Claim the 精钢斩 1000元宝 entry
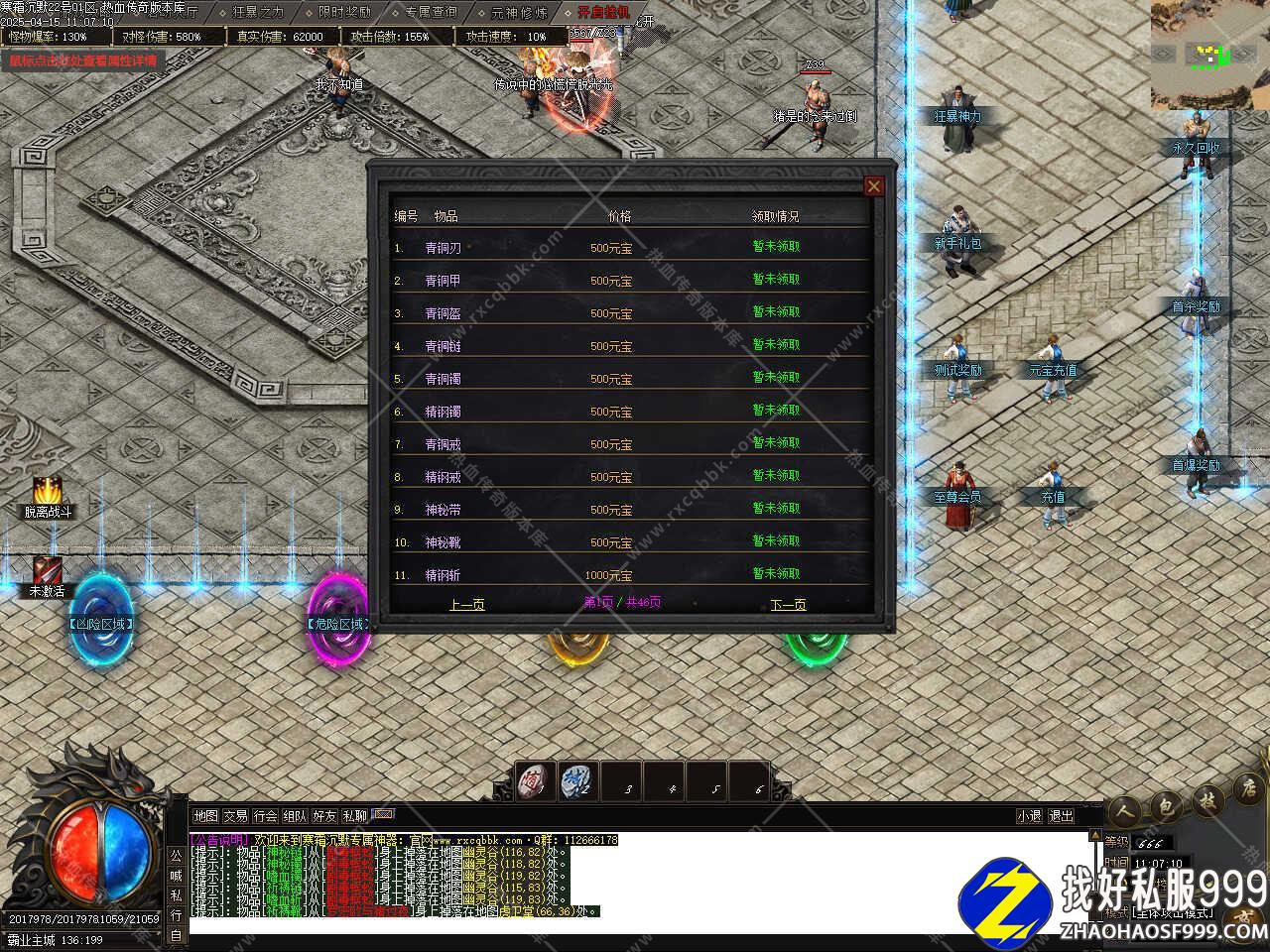Screen dimensions: 1270x952 point(776,574)
